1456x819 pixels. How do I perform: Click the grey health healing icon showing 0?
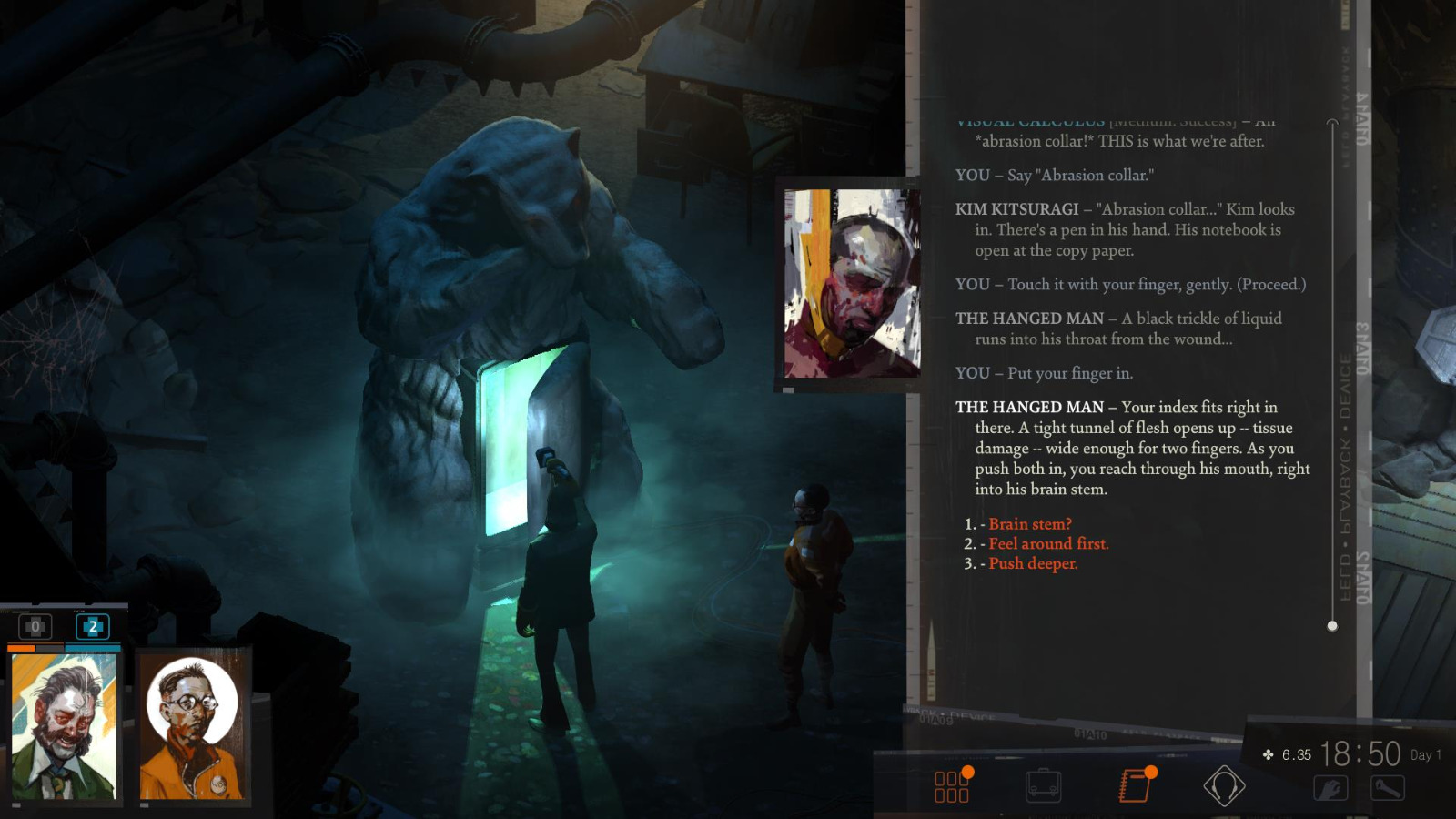tap(35, 626)
